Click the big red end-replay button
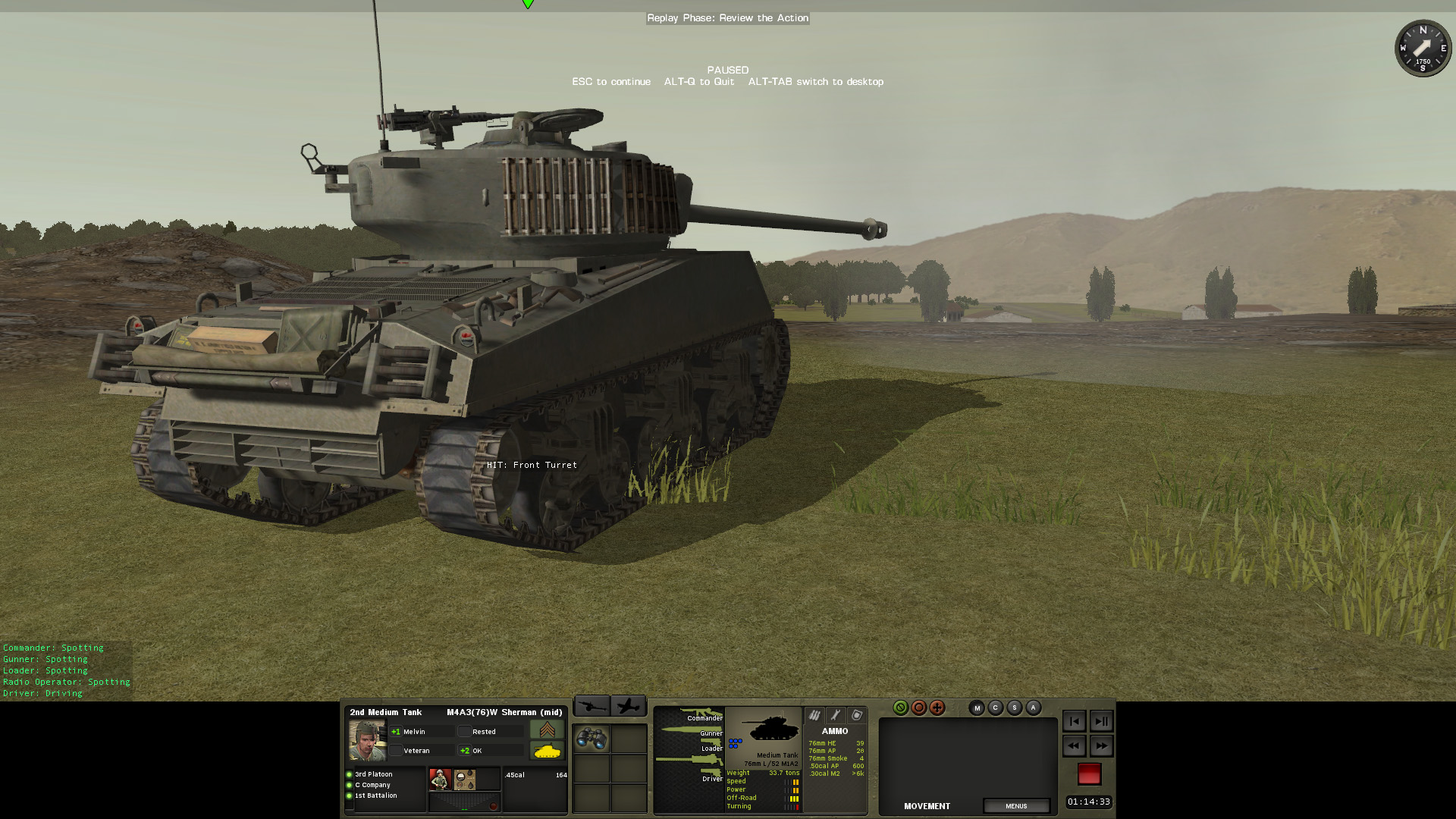Viewport: 1456px width, 819px height. (x=1089, y=773)
